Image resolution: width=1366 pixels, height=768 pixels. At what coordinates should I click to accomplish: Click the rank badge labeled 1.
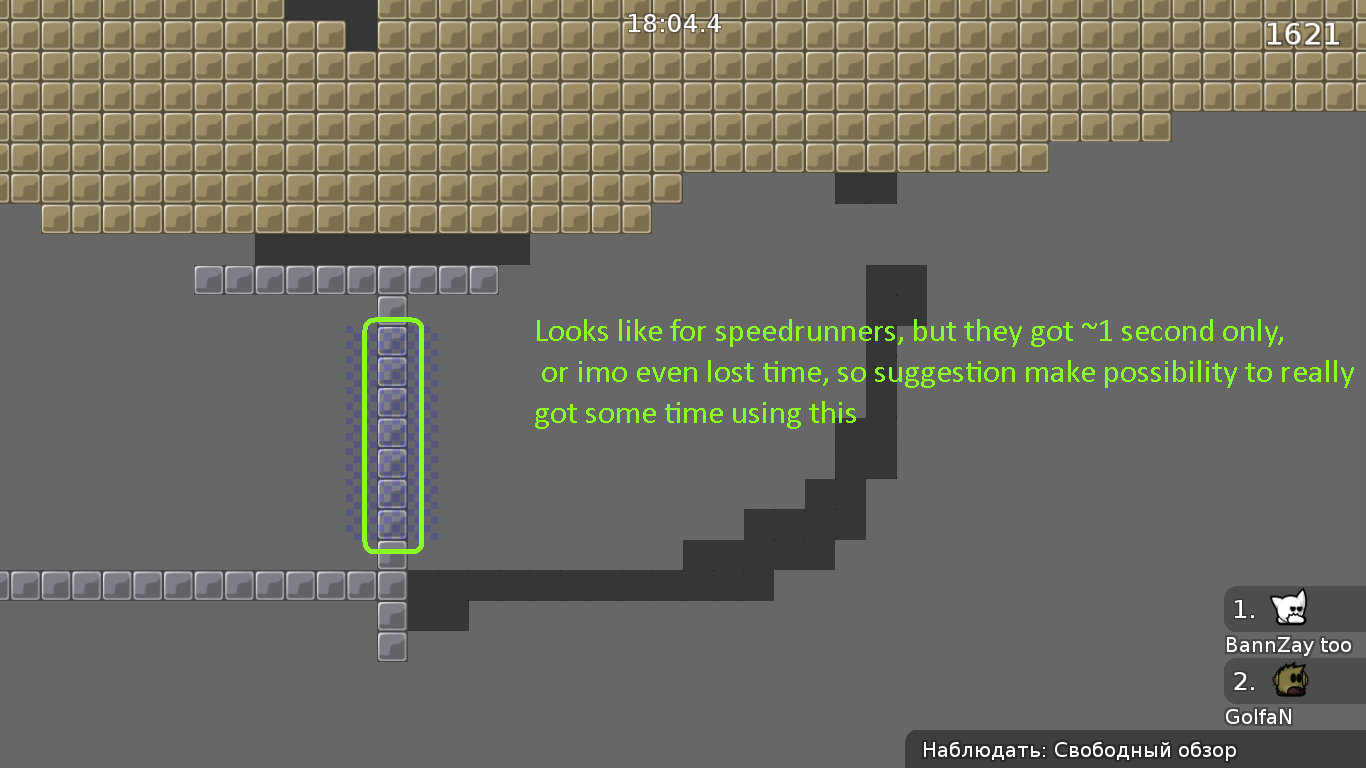1243,609
